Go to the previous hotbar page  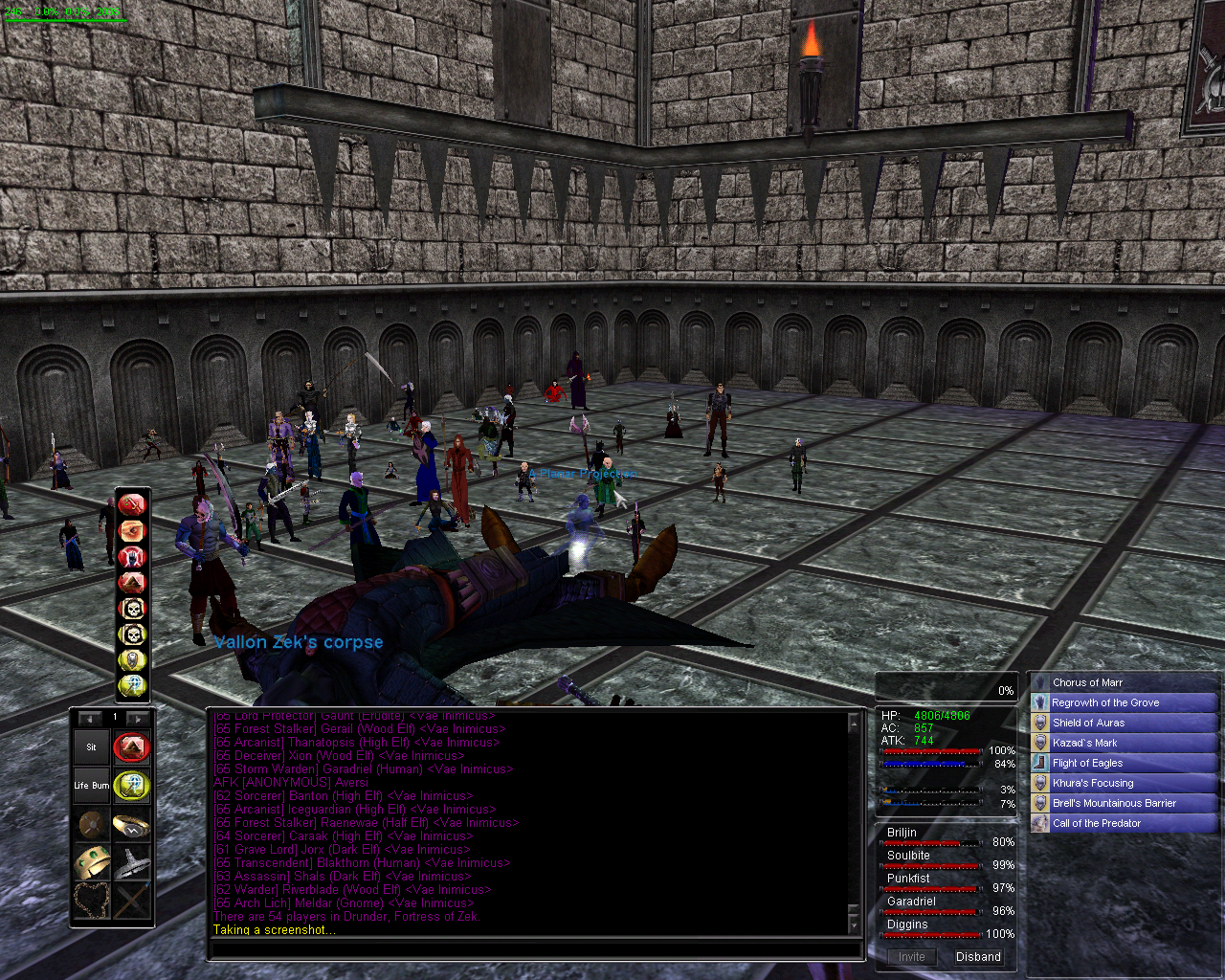click(90, 718)
